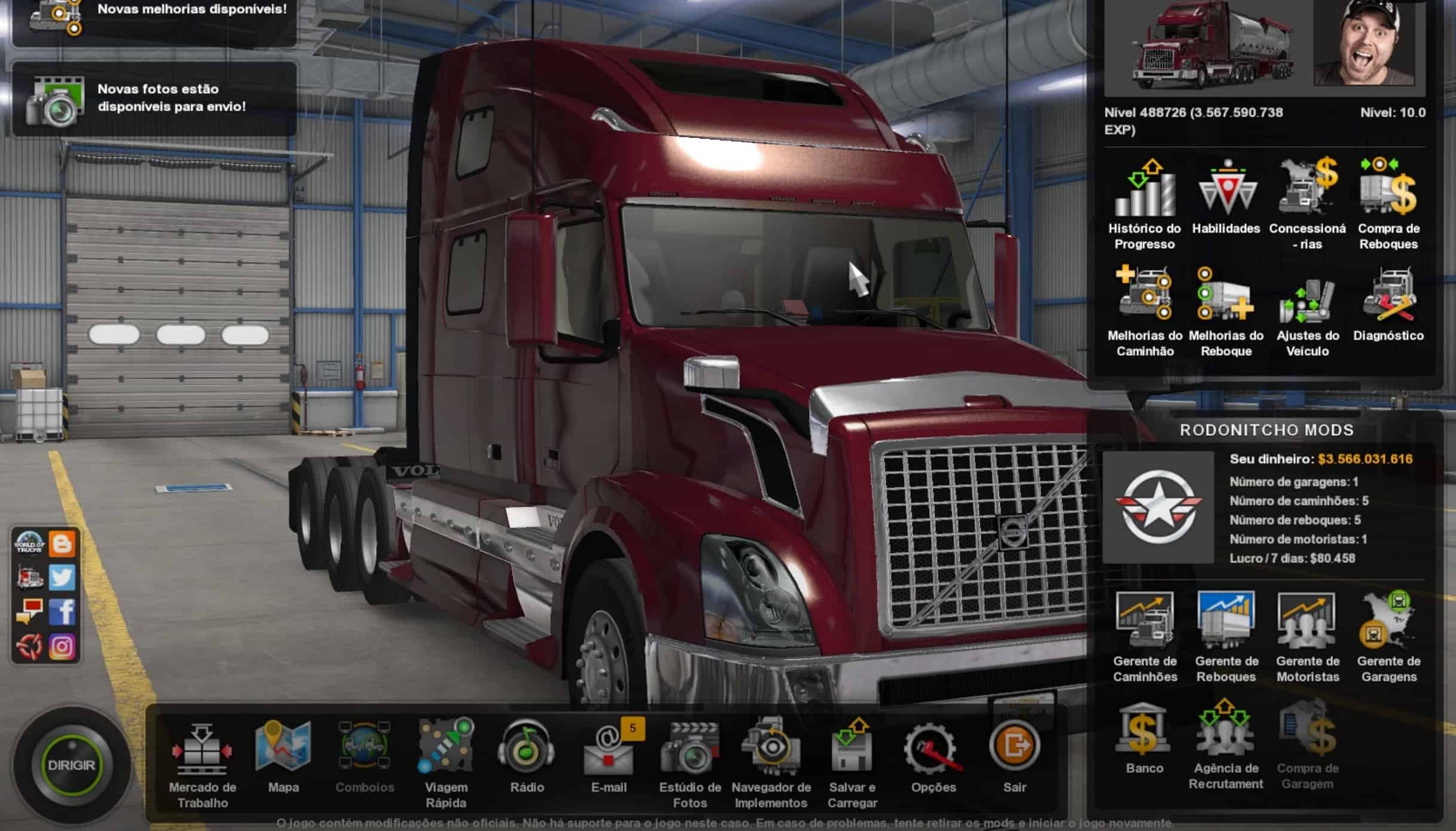Click the Facebook social icon
This screenshot has width=1456, height=831.
tap(62, 612)
